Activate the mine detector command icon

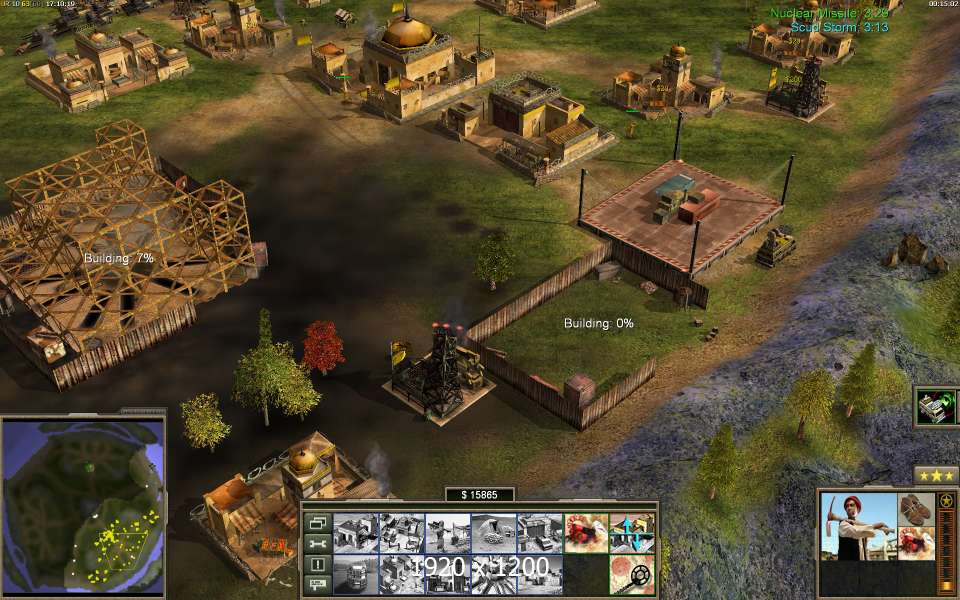[631, 574]
